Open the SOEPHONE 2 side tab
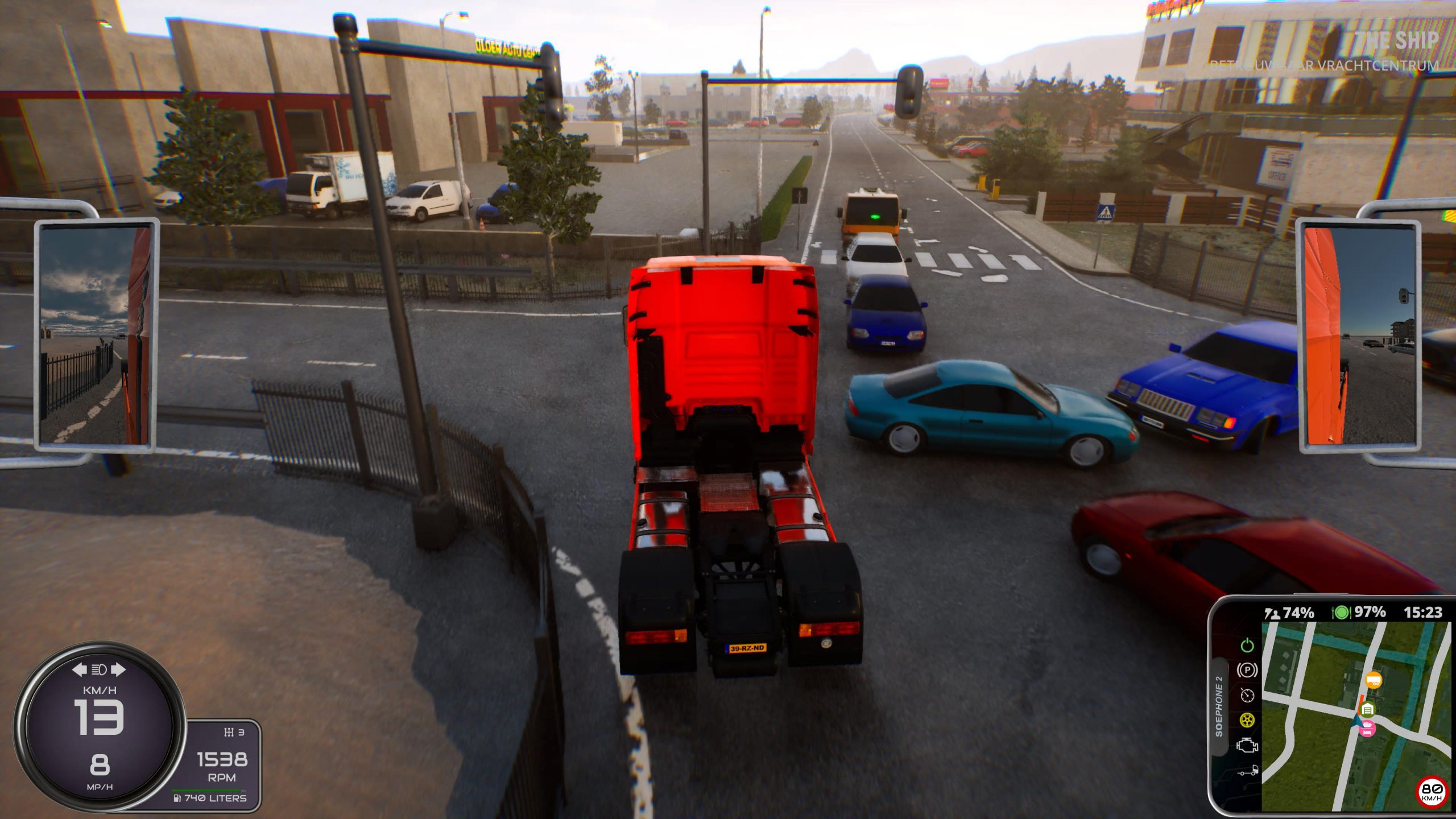 pyautogui.click(x=1218, y=706)
